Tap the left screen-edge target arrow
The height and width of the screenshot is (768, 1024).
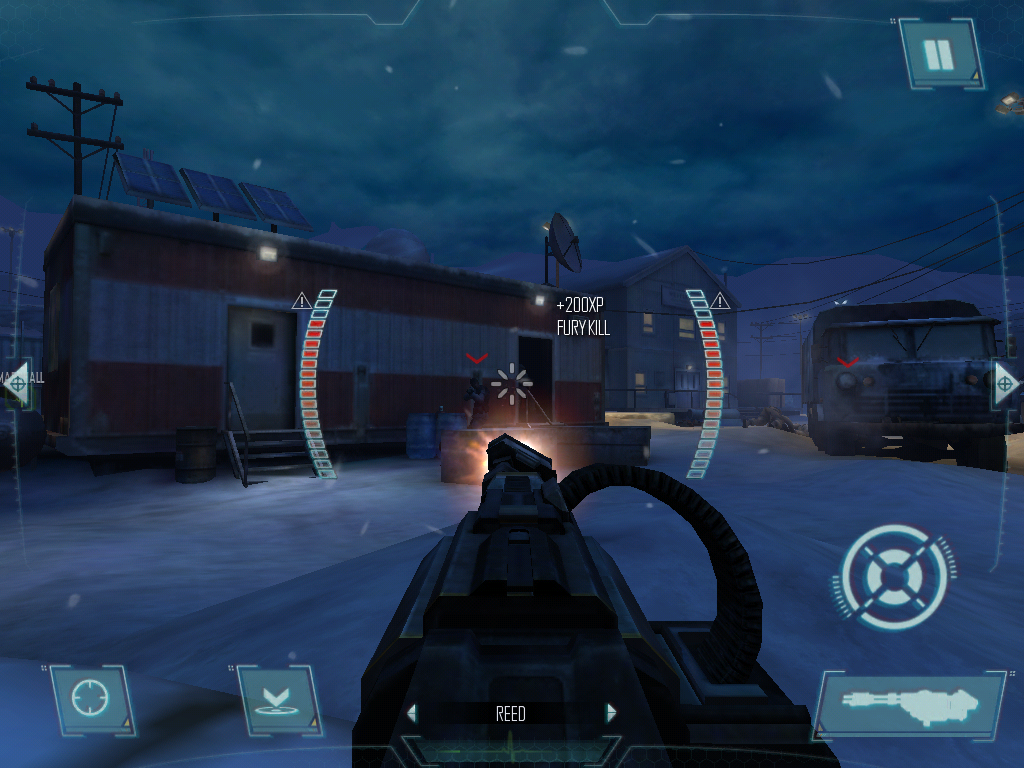pyautogui.click(x=16, y=382)
